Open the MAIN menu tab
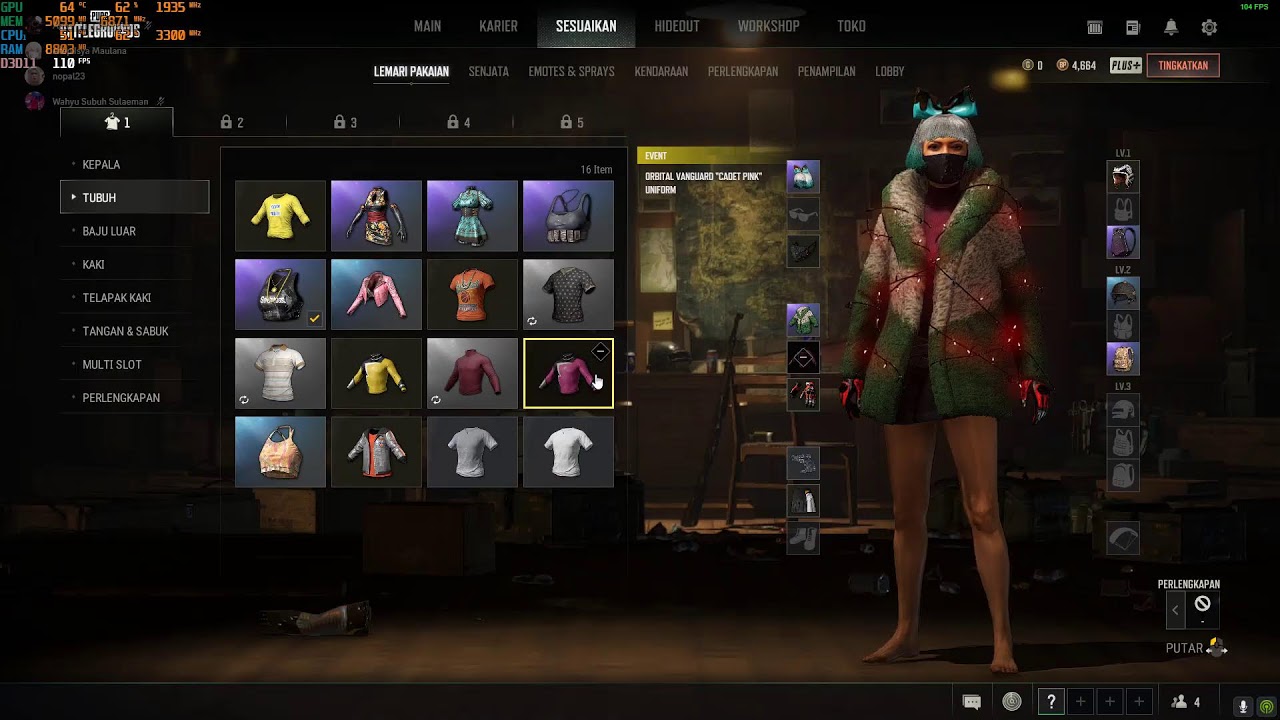The width and height of the screenshot is (1280, 720). click(x=427, y=26)
